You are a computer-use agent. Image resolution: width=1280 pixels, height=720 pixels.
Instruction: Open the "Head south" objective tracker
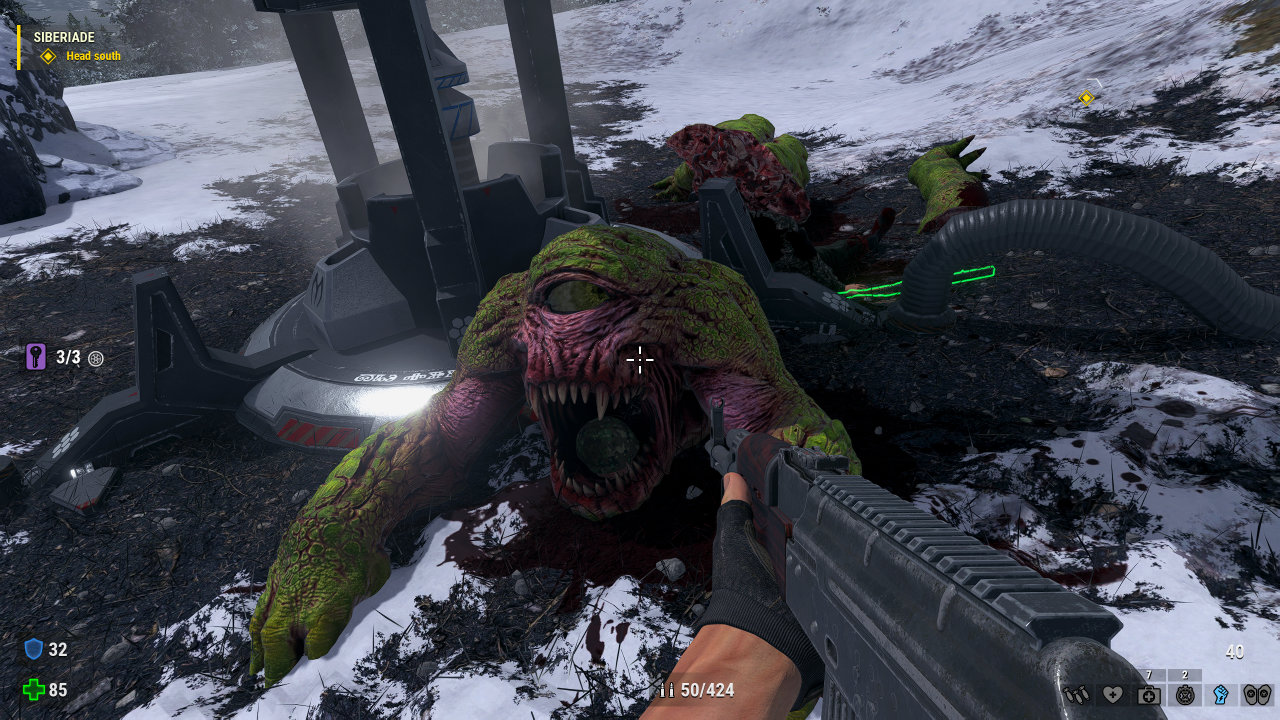92,56
